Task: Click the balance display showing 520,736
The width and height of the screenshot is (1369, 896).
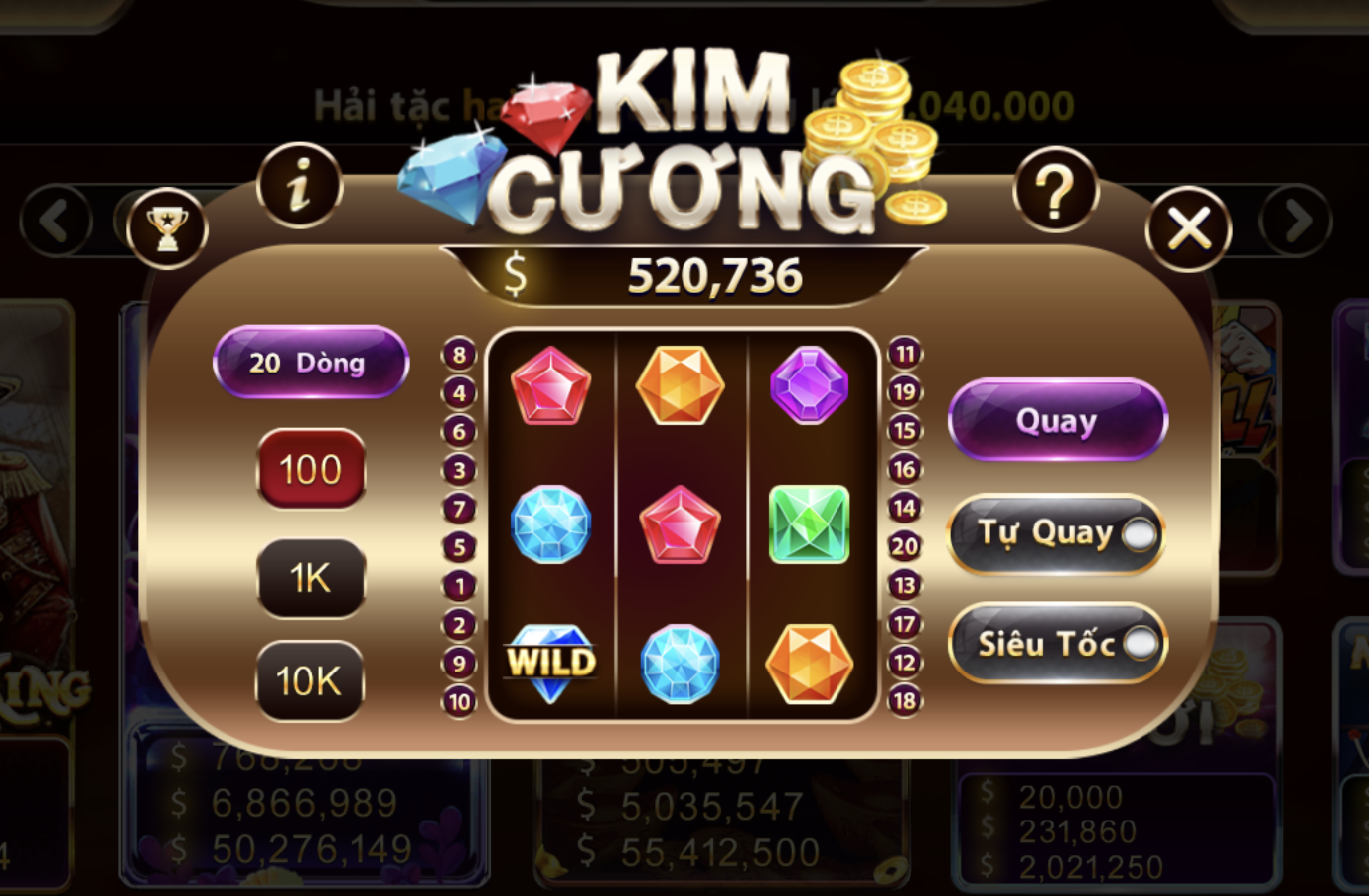Action: click(x=717, y=275)
